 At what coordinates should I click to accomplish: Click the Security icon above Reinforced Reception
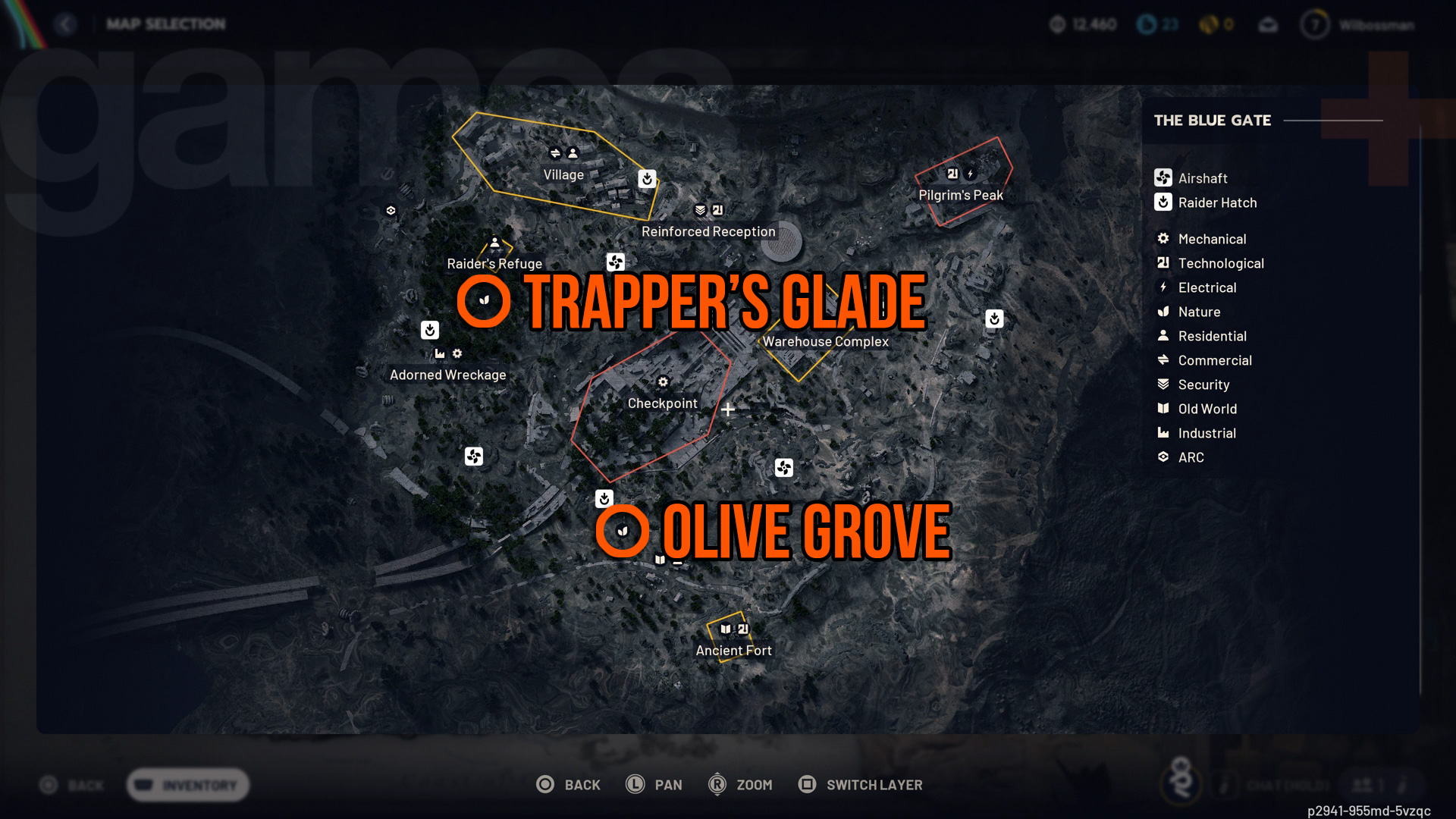pyautogui.click(x=699, y=210)
